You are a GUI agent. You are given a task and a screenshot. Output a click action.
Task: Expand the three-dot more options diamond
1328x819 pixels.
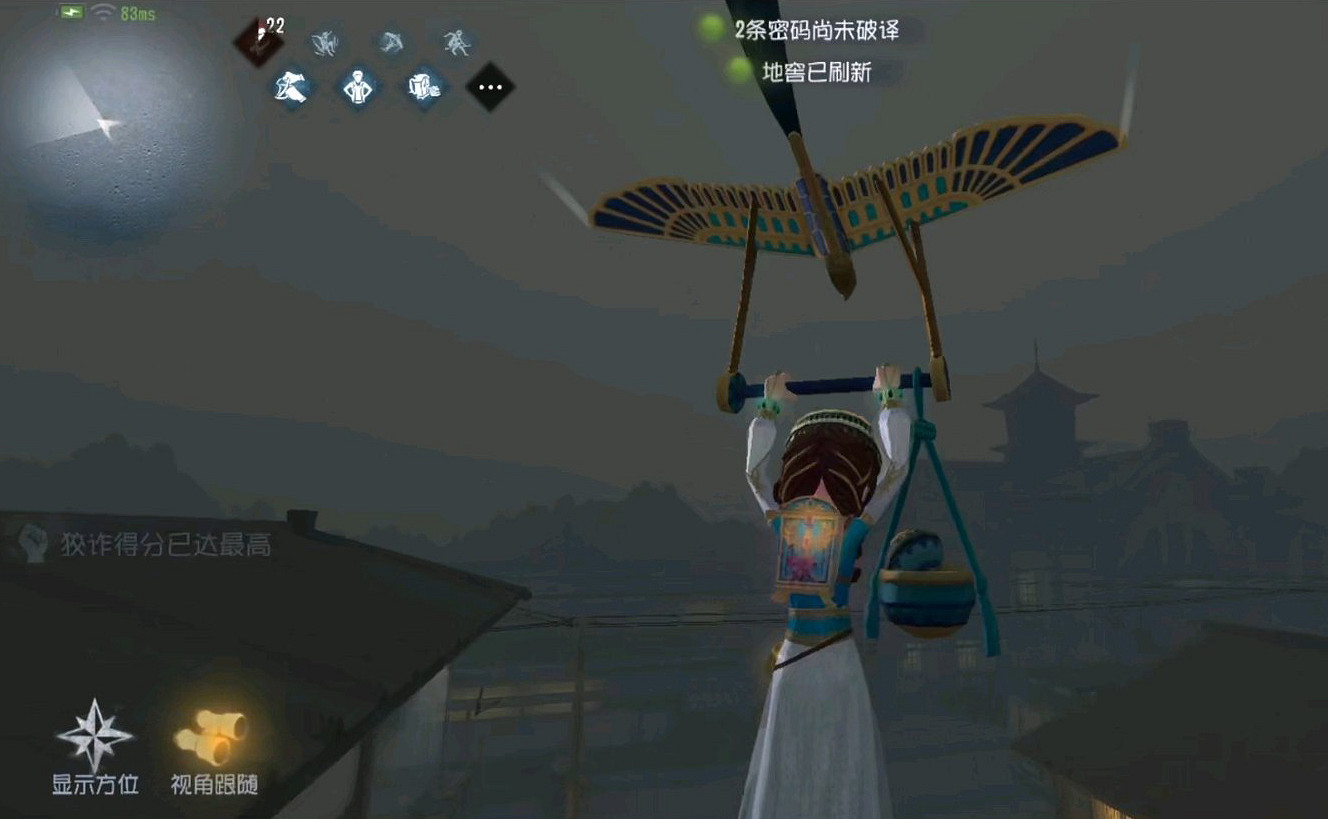(490, 87)
